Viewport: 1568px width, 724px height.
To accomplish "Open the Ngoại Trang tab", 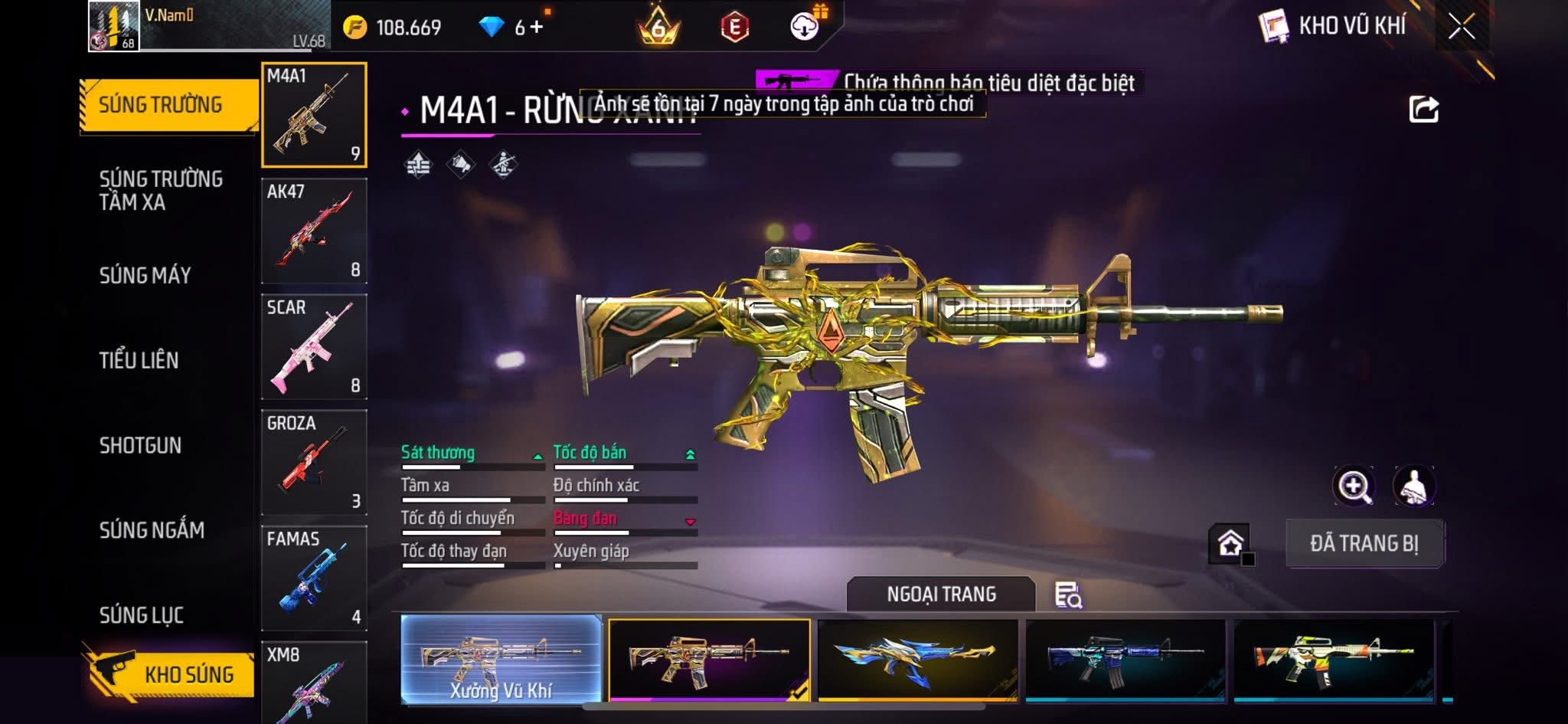I will click(941, 595).
